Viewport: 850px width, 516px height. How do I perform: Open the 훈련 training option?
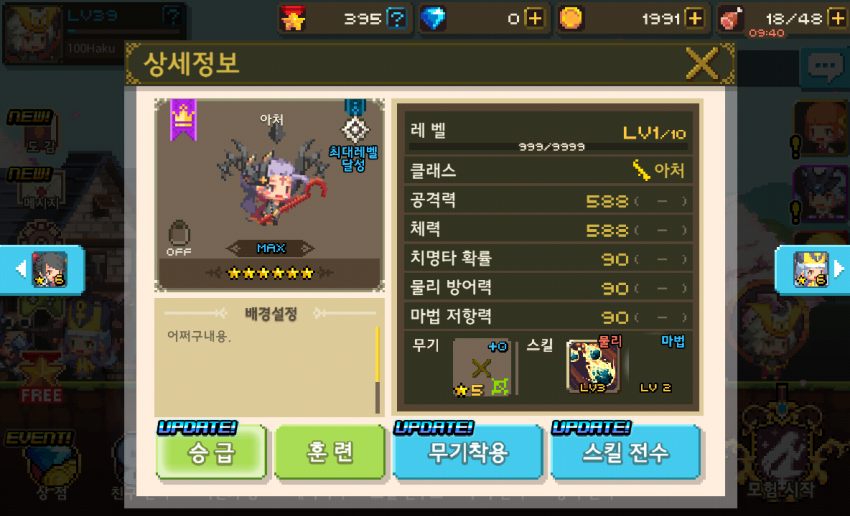[330, 453]
